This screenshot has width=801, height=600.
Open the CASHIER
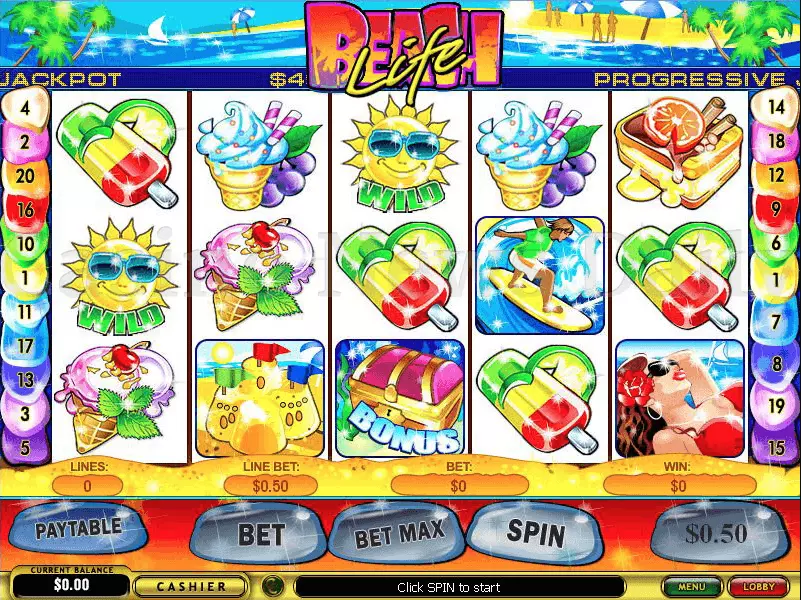[192, 586]
